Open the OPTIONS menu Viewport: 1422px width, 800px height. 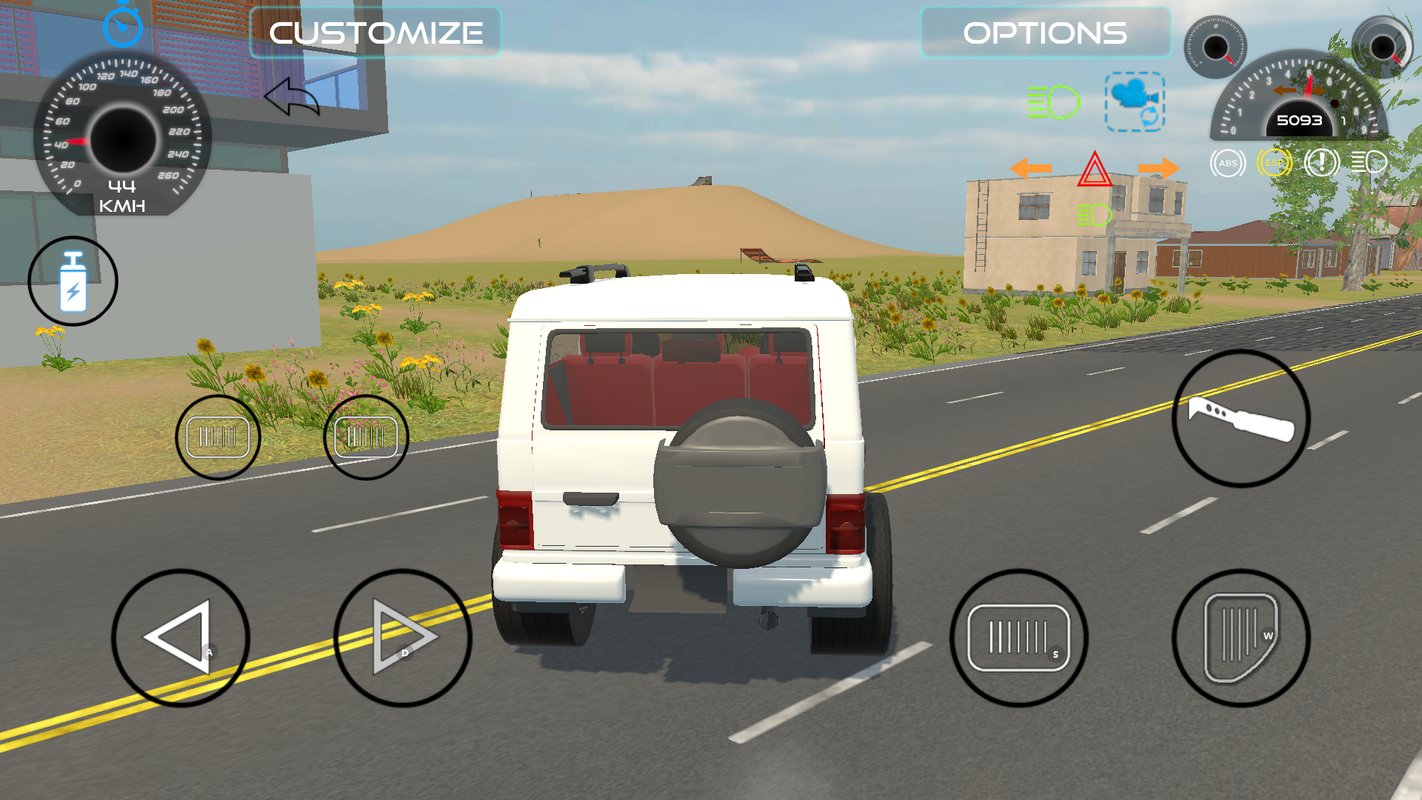(1045, 33)
